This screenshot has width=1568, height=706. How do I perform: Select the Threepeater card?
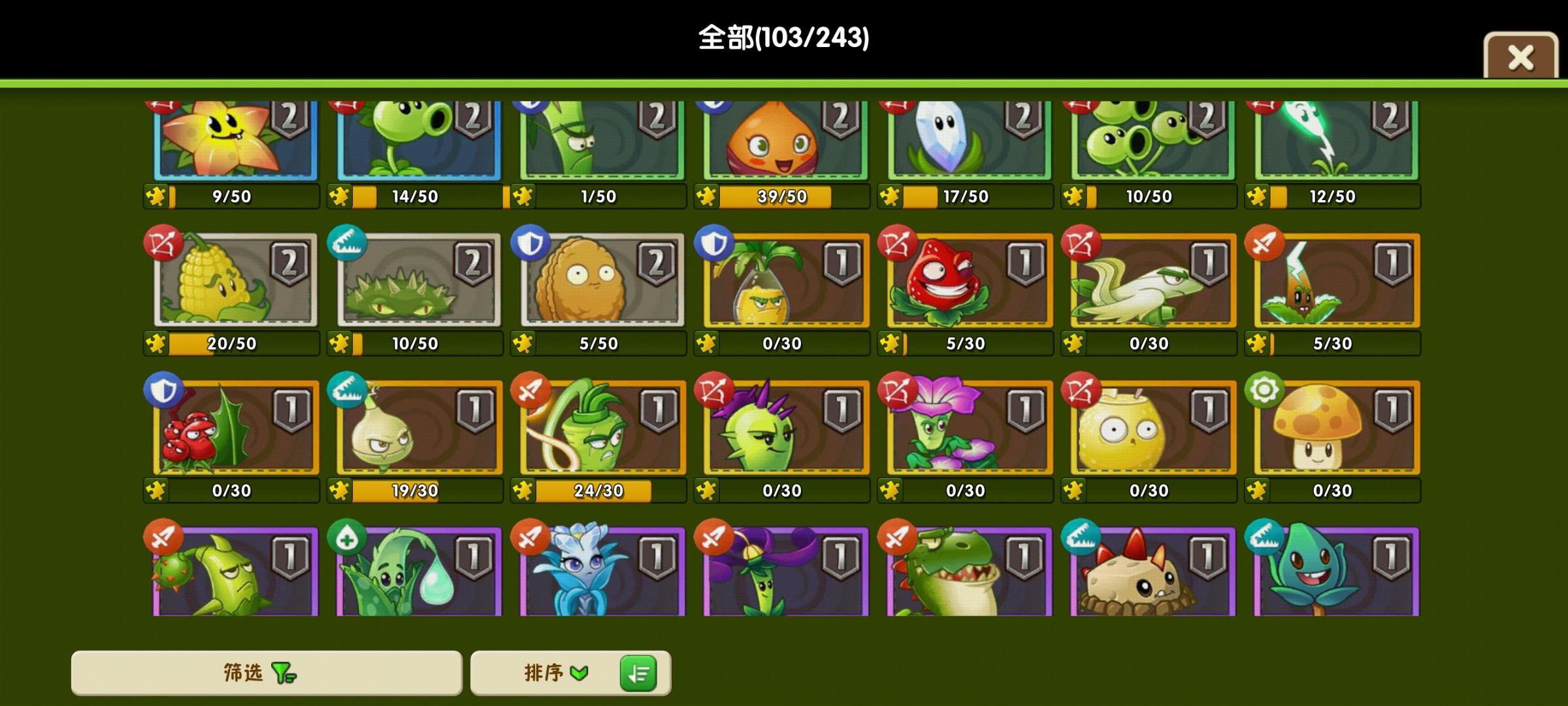[1150, 141]
